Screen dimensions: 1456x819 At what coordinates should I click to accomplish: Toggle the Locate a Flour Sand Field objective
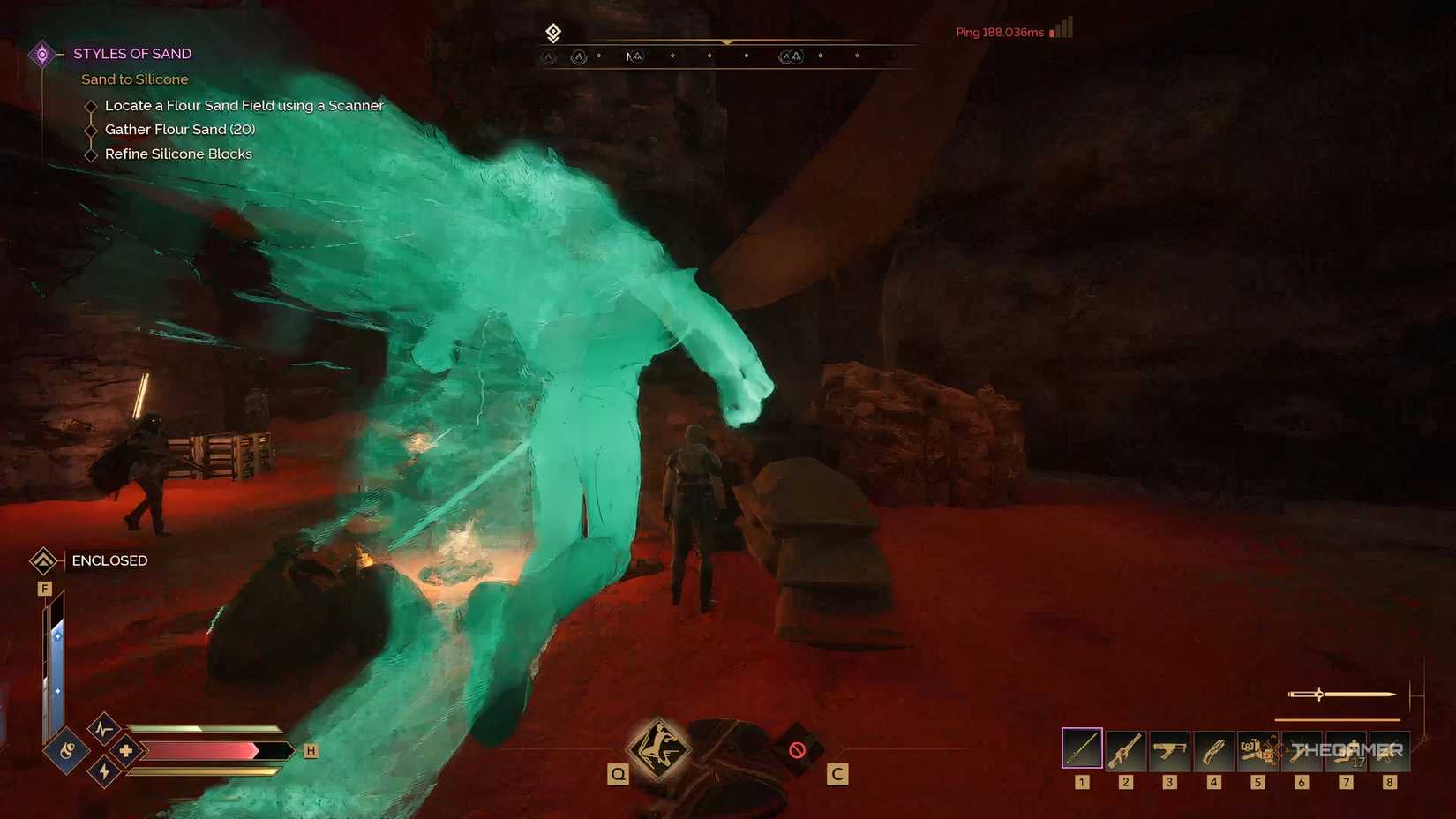(x=91, y=105)
